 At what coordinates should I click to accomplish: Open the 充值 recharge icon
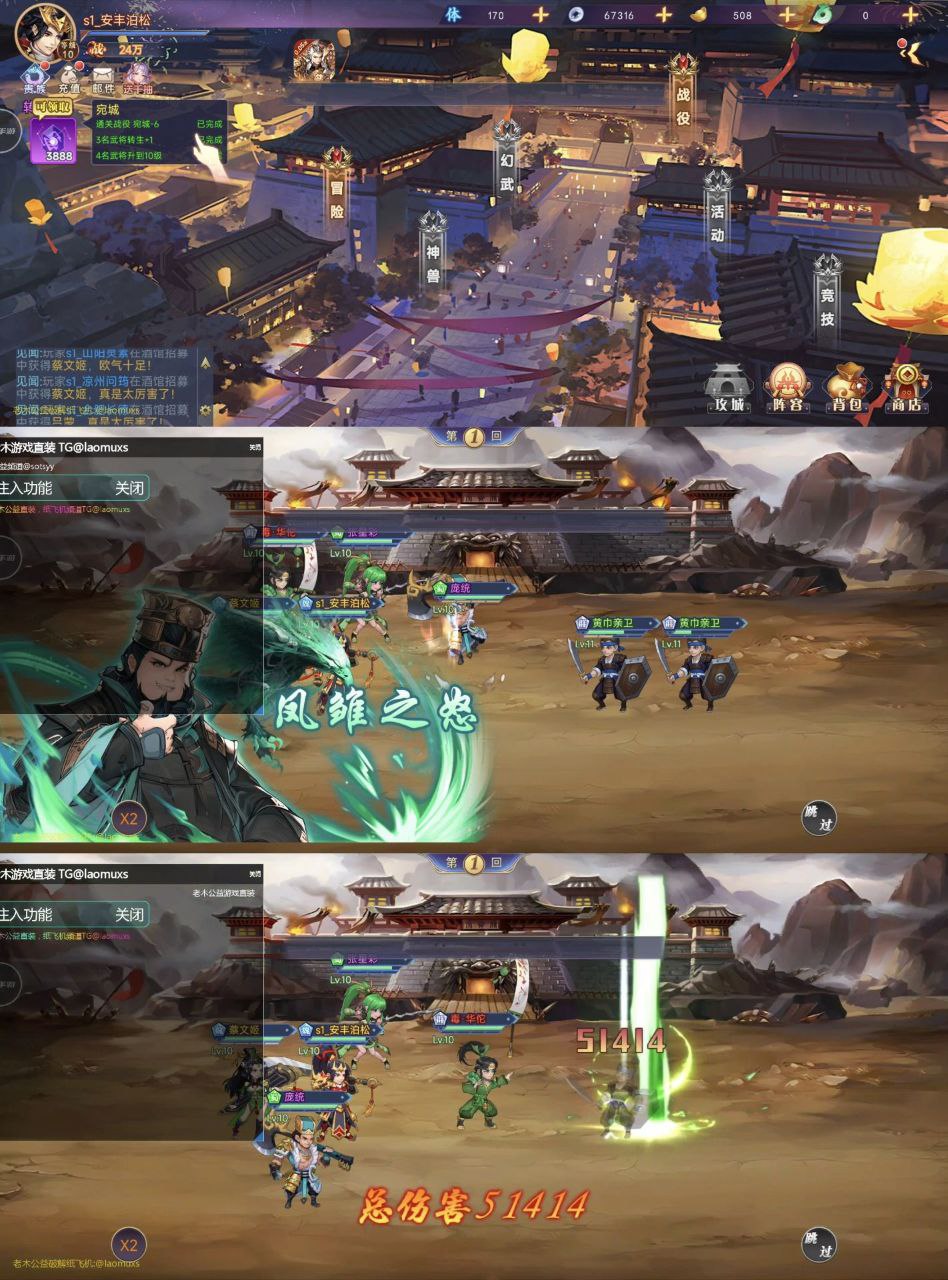(x=69, y=78)
